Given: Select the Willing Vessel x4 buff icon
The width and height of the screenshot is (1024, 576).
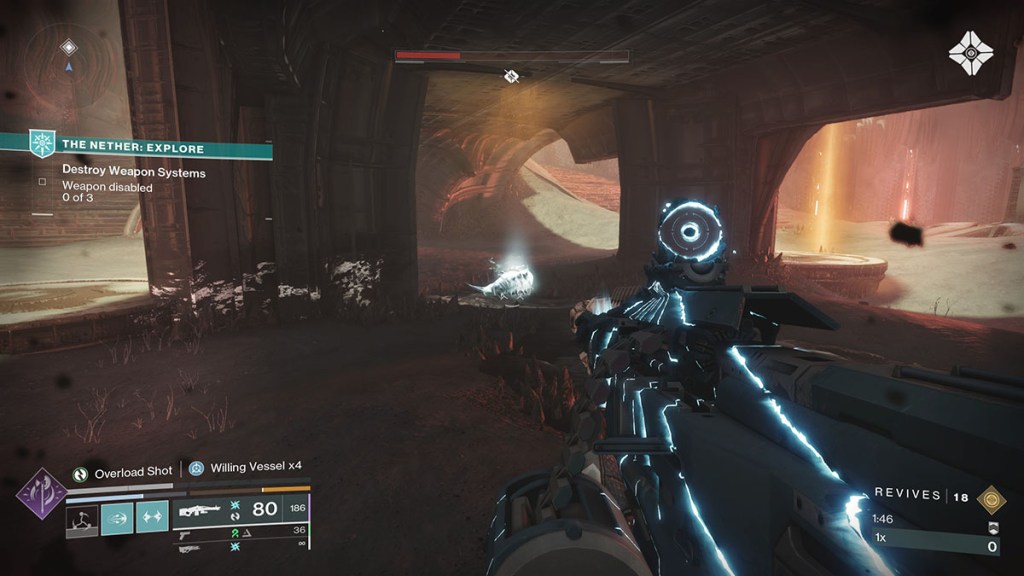Looking at the screenshot, I should 196,467.
